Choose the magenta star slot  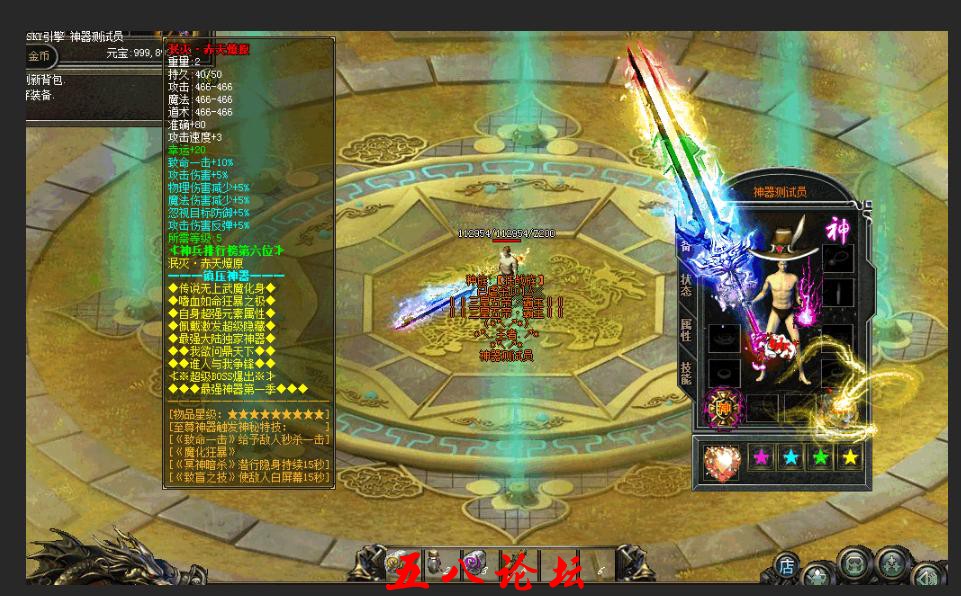tap(763, 457)
